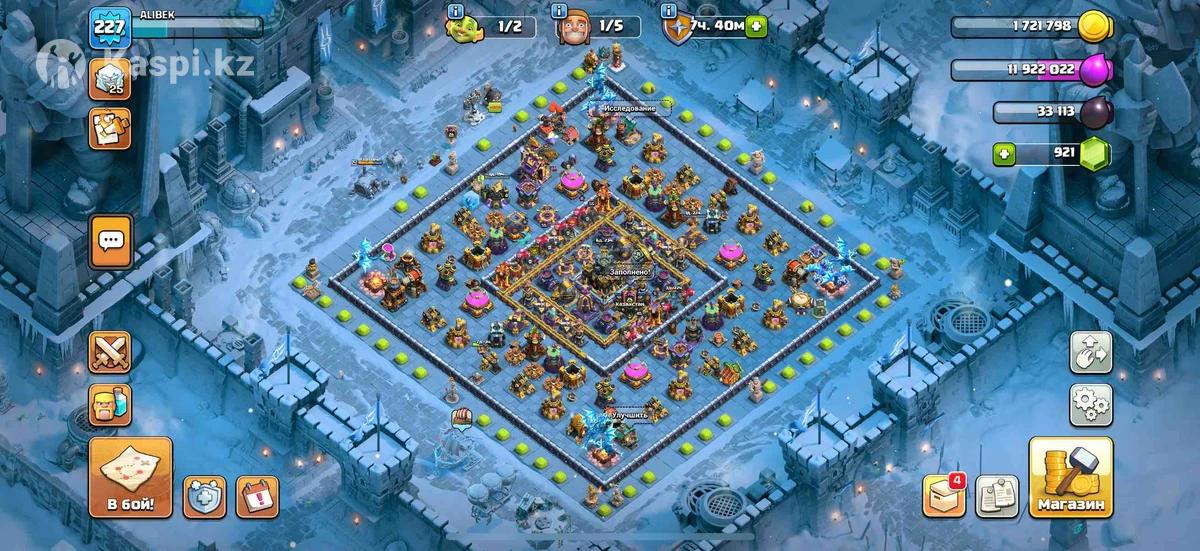Start an attack with the В бой! button
The width and height of the screenshot is (1200, 551).
coord(130,477)
